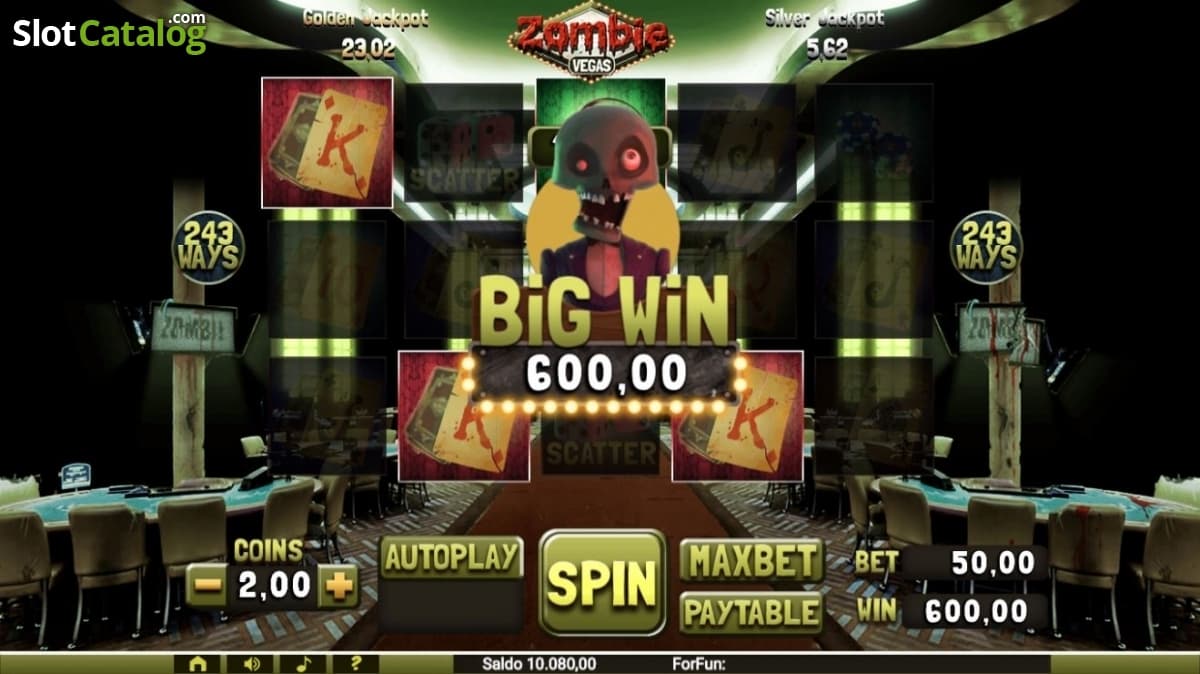Open help via the question mark
Image resolution: width=1200 pixels, height=674 pixels.
tap(356, 664)
